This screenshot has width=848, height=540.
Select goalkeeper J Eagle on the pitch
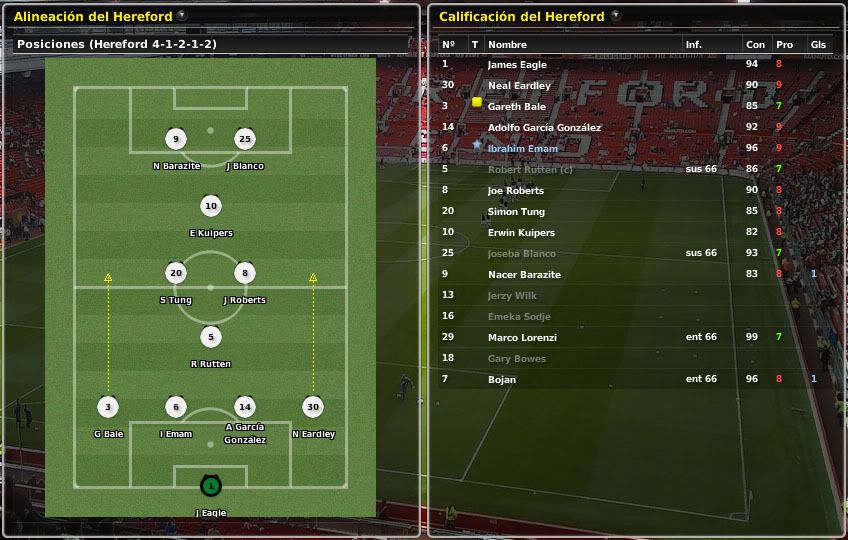(x=210, y=487)
